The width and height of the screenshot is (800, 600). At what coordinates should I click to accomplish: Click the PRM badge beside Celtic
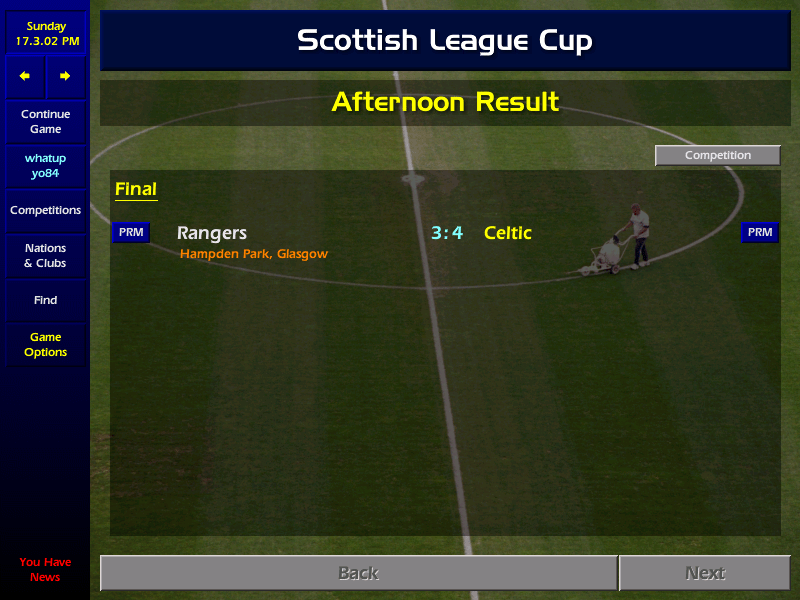point(760,233)
